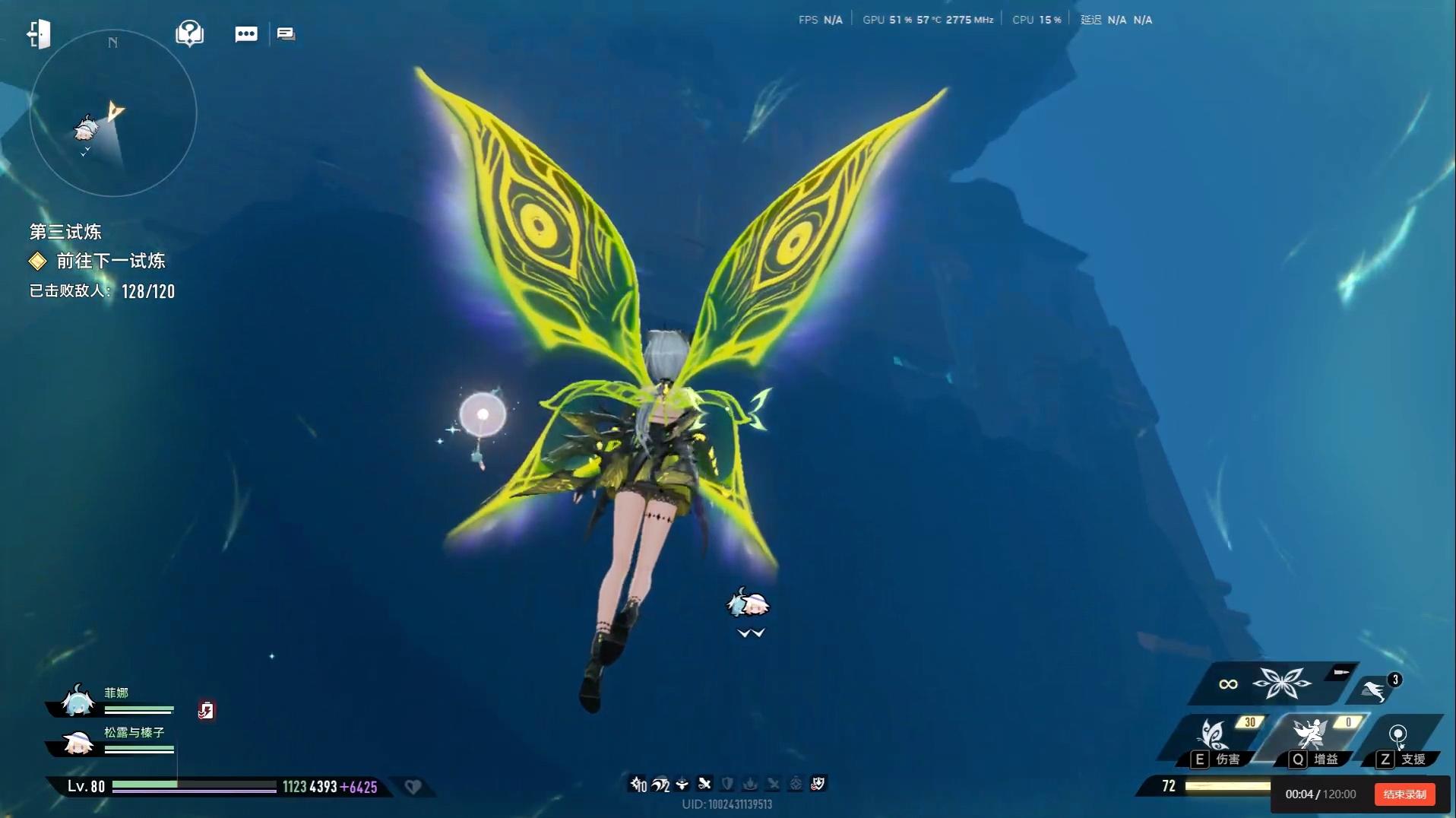This screenshot has height=818, width=1456.
Task: Click the heart icon beside the health bar
Action: 413,787
